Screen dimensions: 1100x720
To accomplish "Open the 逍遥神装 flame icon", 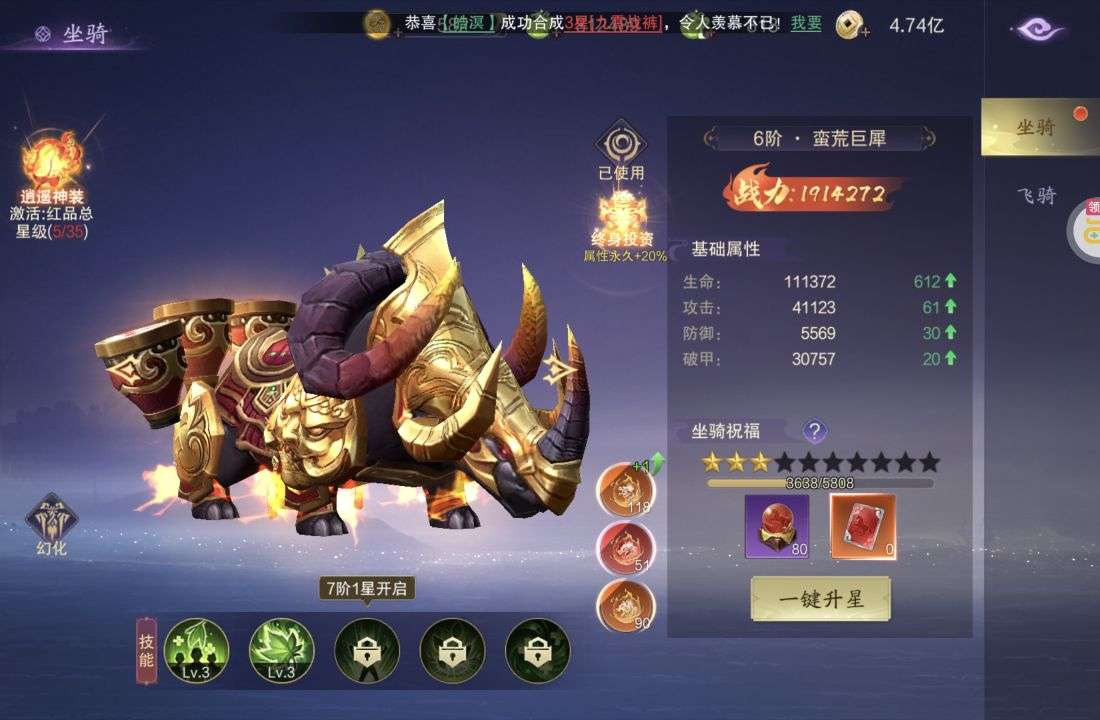I will 51,163.
